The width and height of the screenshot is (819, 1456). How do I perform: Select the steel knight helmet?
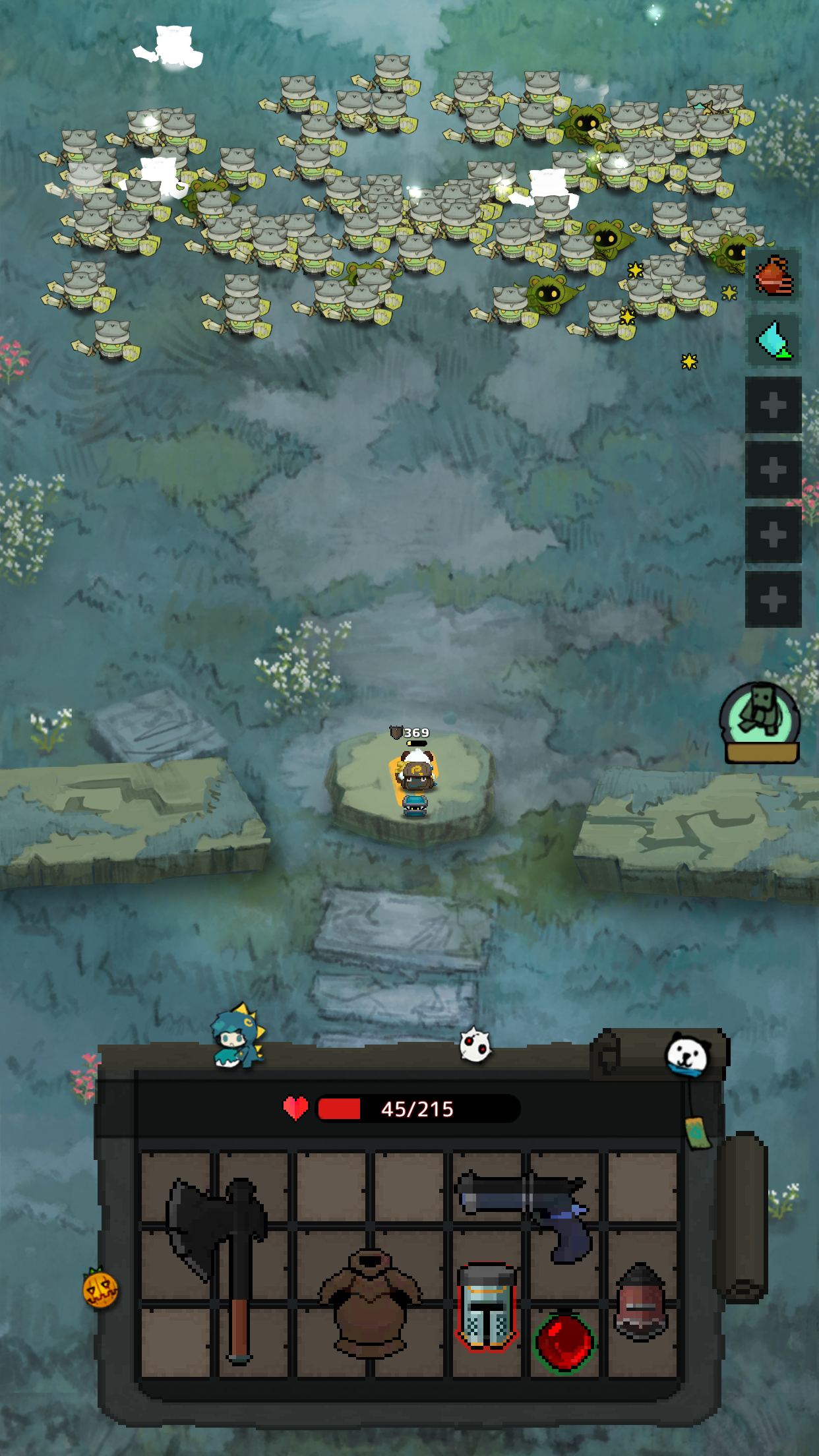pos(487,1306)
